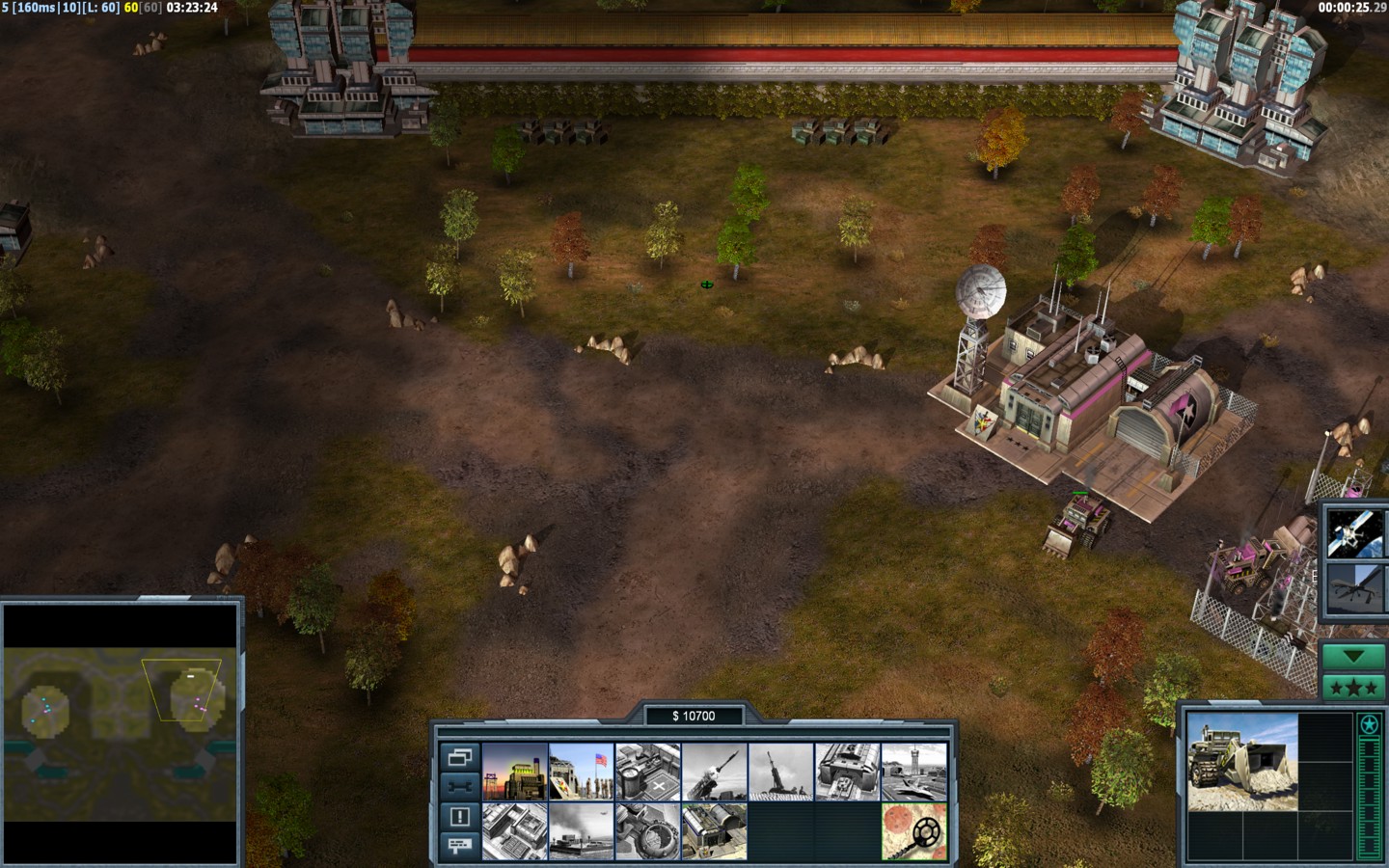This screenshot has width=1389, height=868.
Task: Open the chat message button
Action: [x=459, y=845]
